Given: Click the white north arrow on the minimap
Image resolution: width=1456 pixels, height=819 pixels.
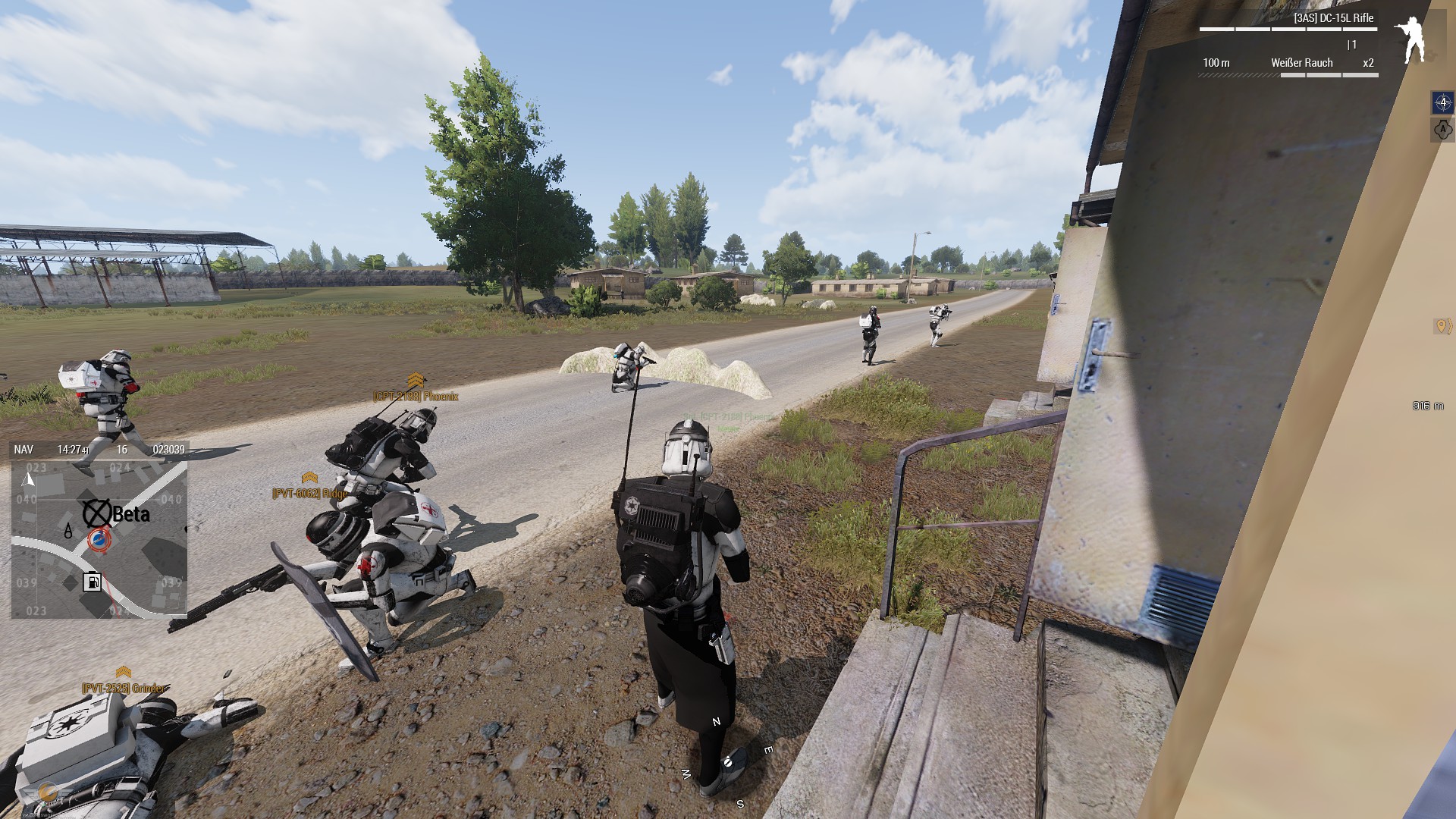Looking at the screenshot, I should [x=29, y=479].
